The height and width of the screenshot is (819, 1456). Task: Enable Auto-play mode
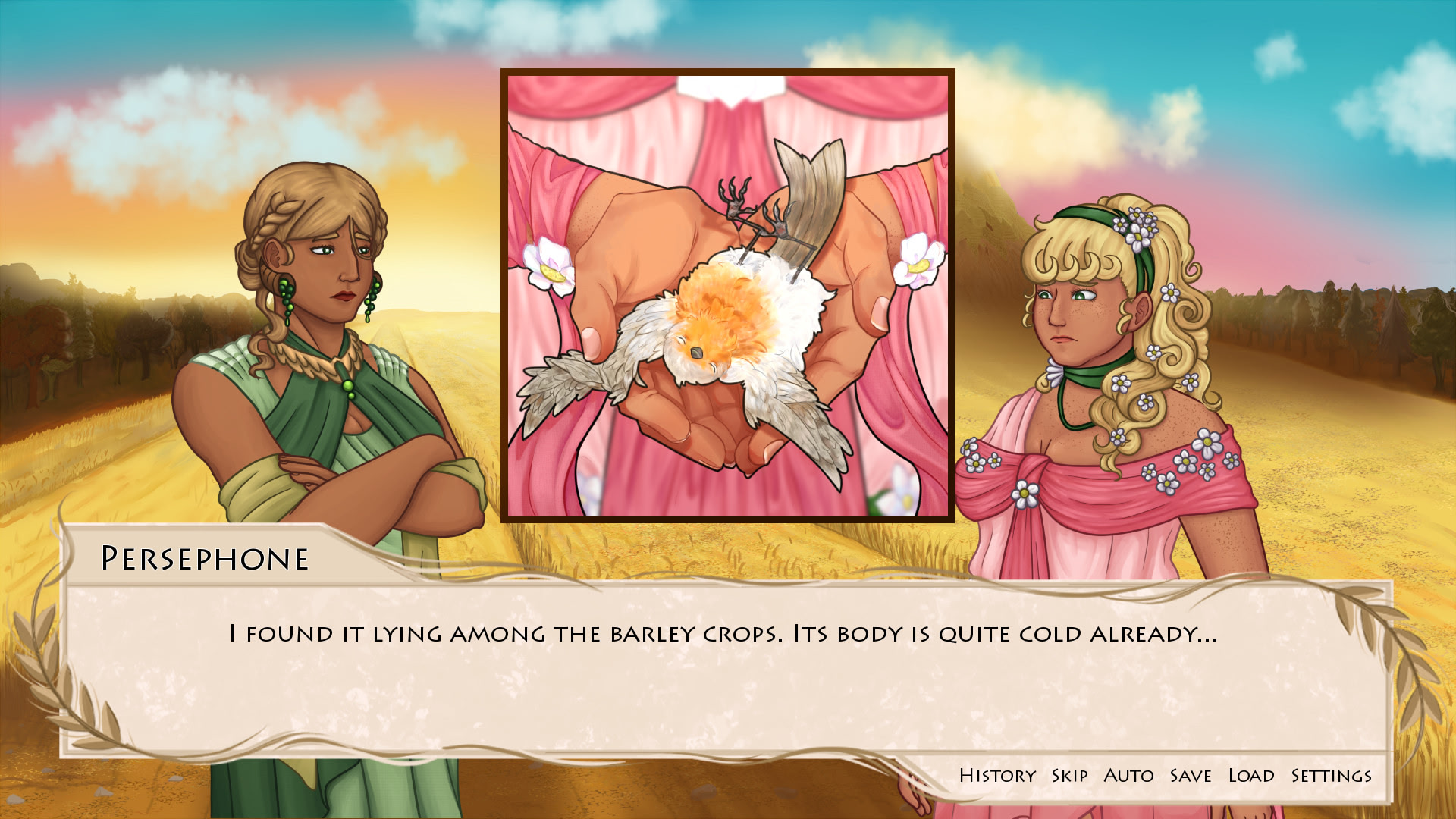[x=1128, y=775]
